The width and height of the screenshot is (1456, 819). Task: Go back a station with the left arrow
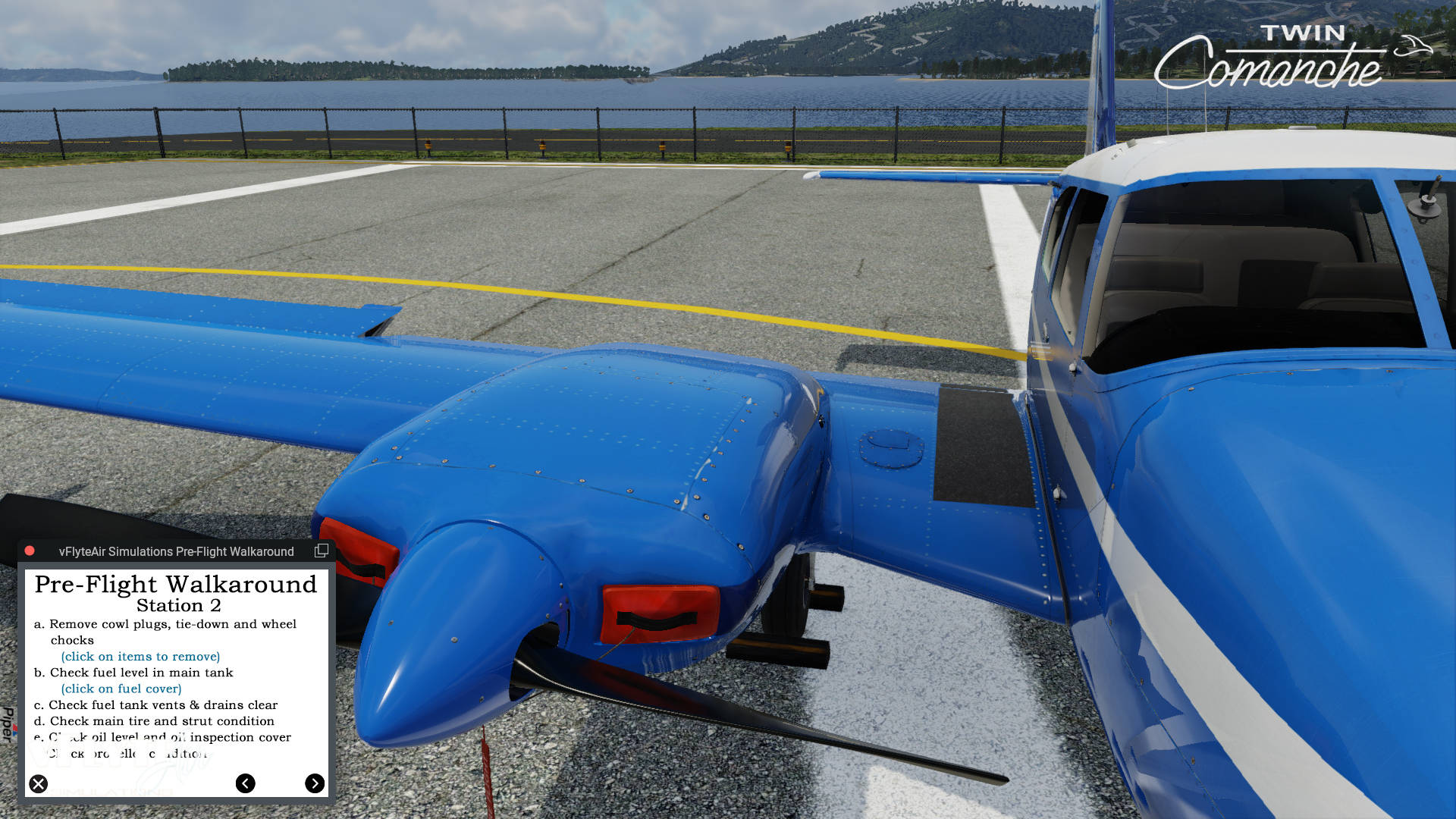[x=244, y=783]
